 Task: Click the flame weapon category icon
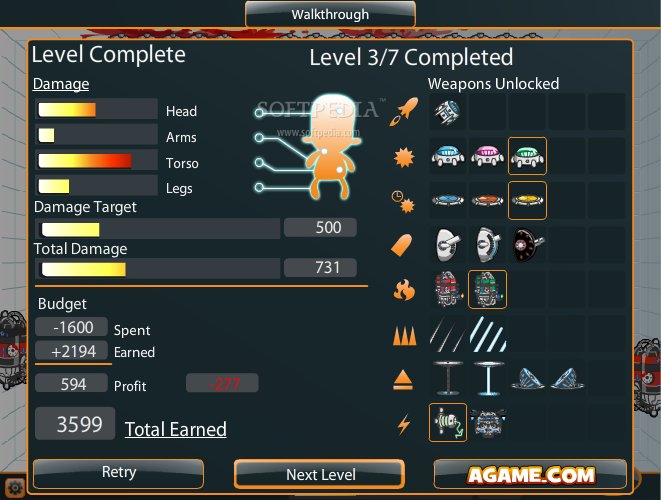point(404,290)
